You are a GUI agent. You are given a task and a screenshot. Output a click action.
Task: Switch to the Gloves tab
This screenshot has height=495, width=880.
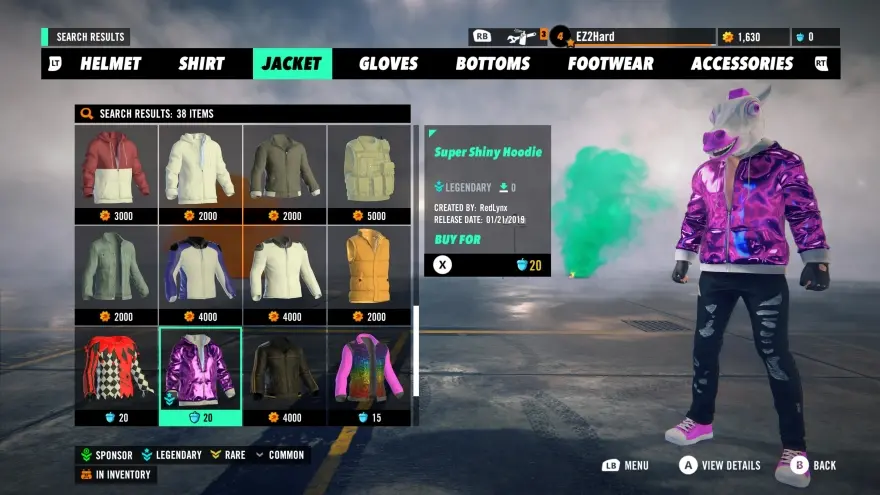(x=388, y=64)
